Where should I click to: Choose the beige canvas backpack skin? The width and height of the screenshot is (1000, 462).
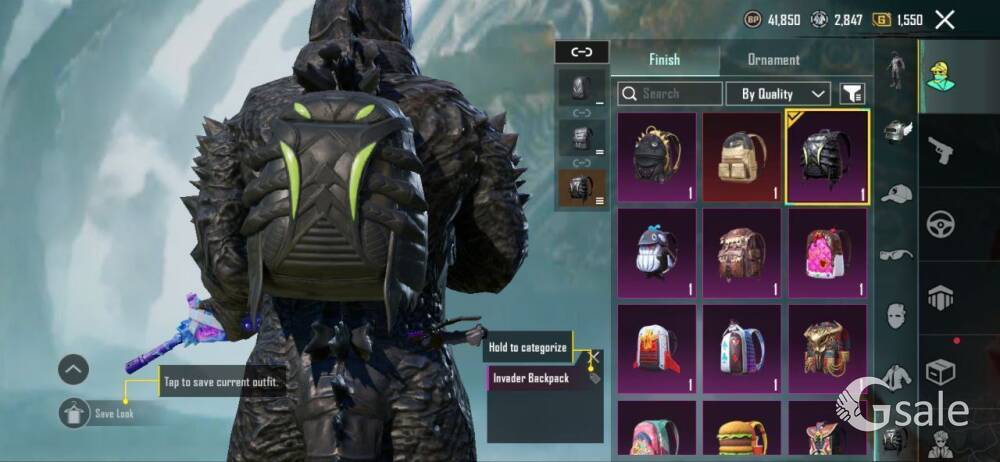pos(741,157)
